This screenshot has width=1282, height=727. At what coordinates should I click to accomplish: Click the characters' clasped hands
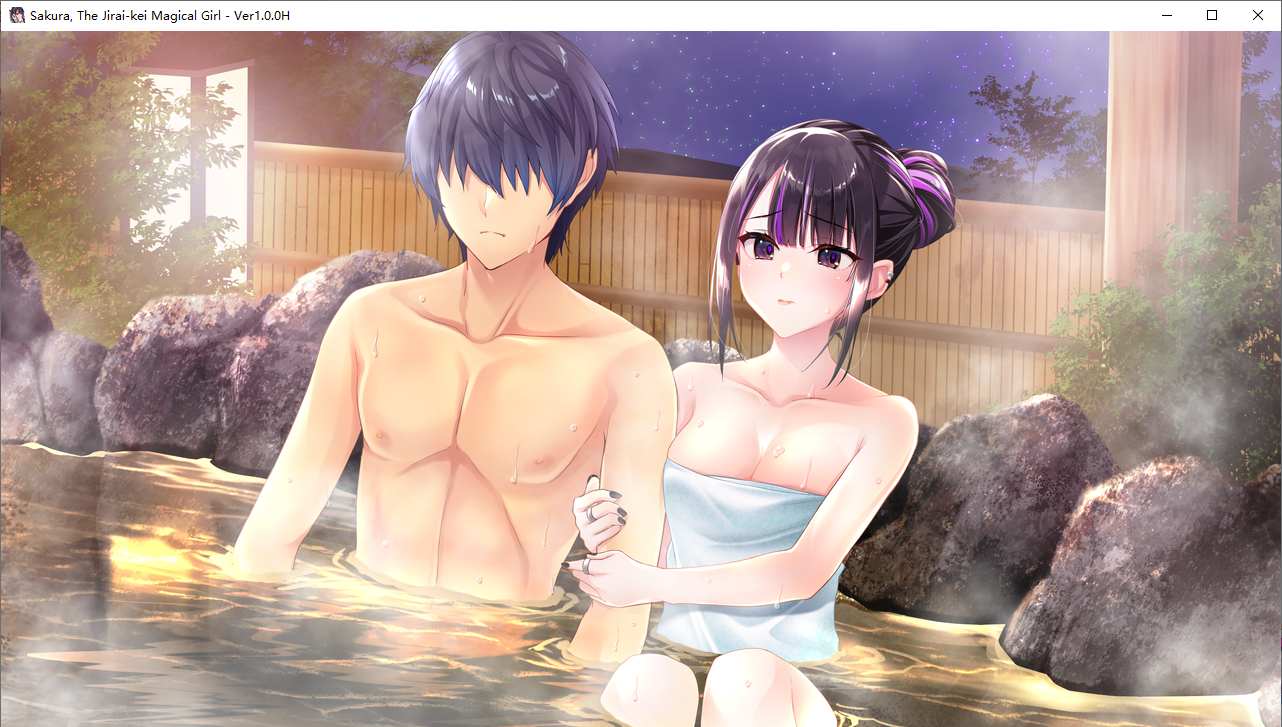pos(595,520)
